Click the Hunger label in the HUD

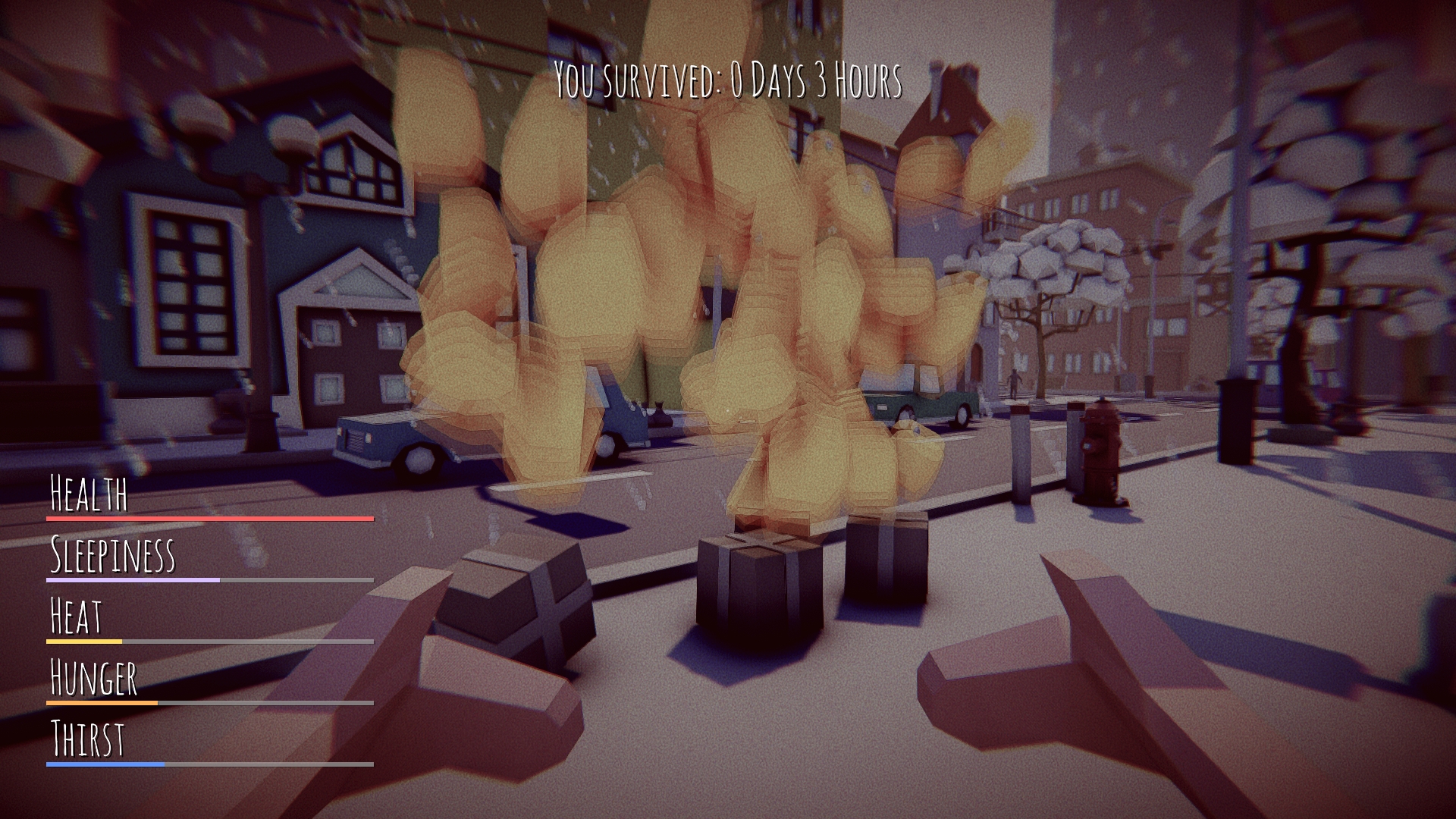[x=93, y=679]
